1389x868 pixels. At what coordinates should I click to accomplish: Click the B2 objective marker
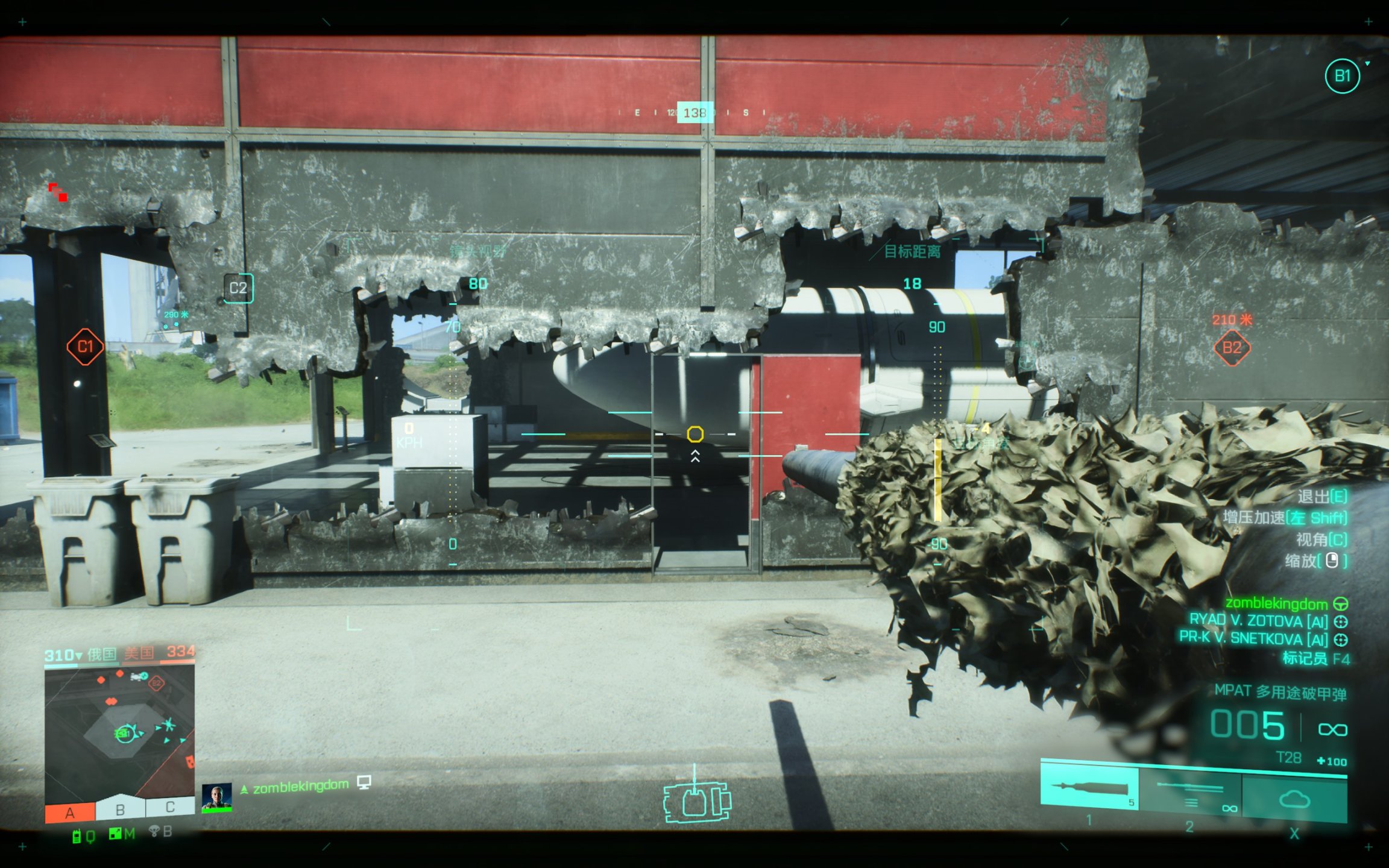1232,348
